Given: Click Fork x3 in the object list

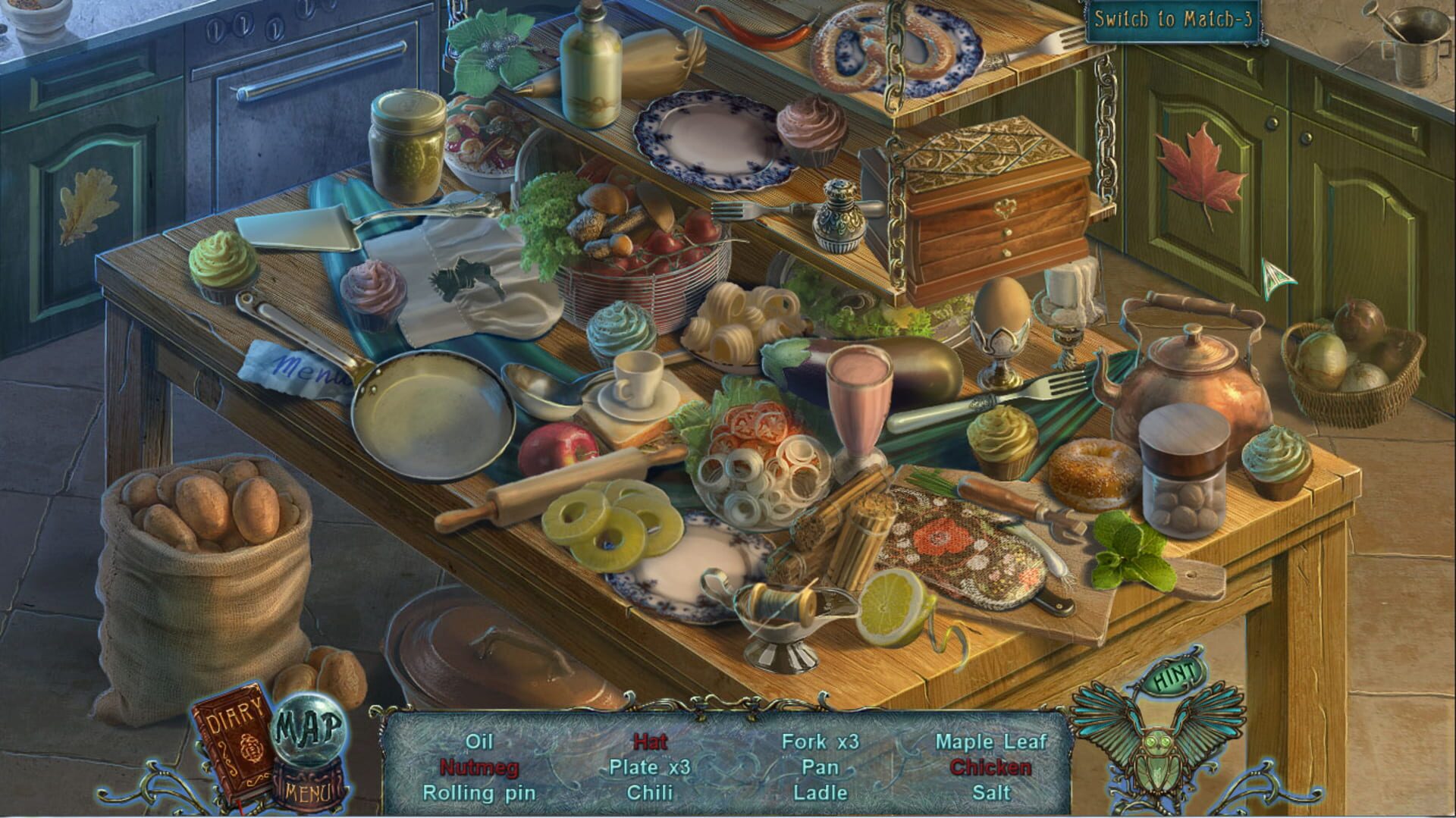Looking at the screenshot, I should click(821, 742).
